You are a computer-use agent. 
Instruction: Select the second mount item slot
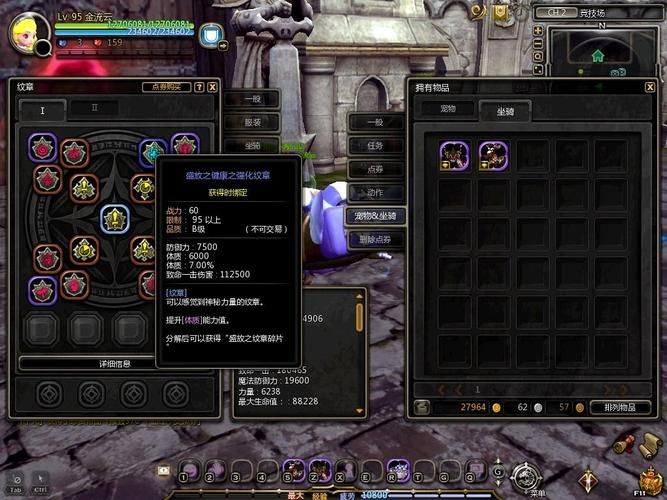pos(493,155)
